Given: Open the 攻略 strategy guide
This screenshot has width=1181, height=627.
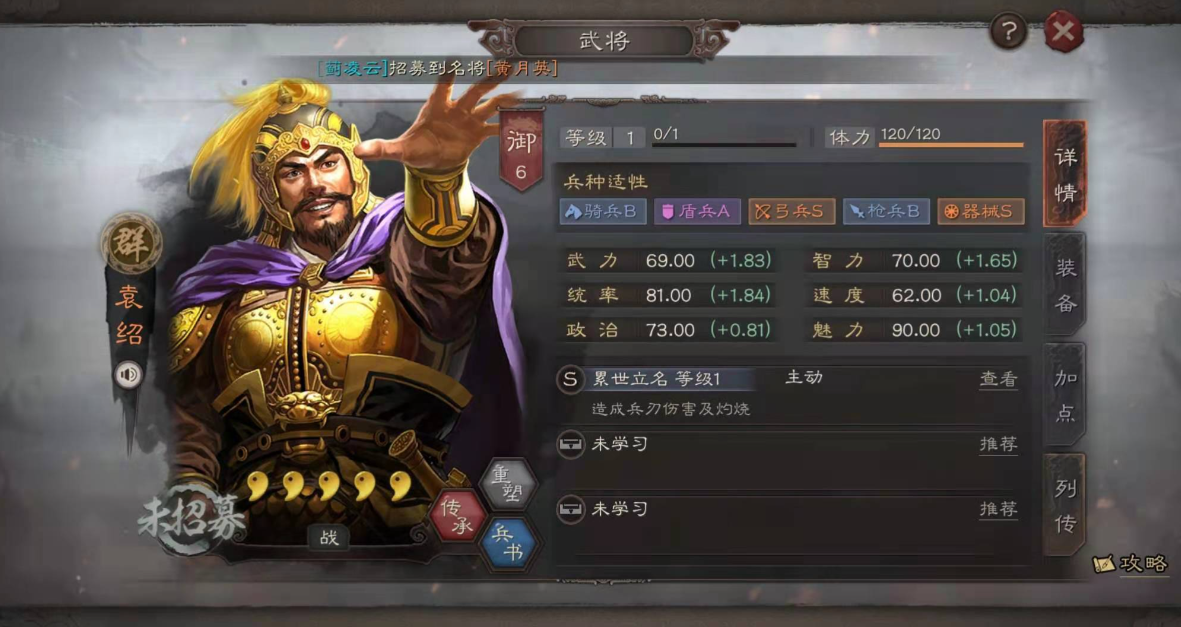Looking at the screenshot, I should click(1132, 564).
